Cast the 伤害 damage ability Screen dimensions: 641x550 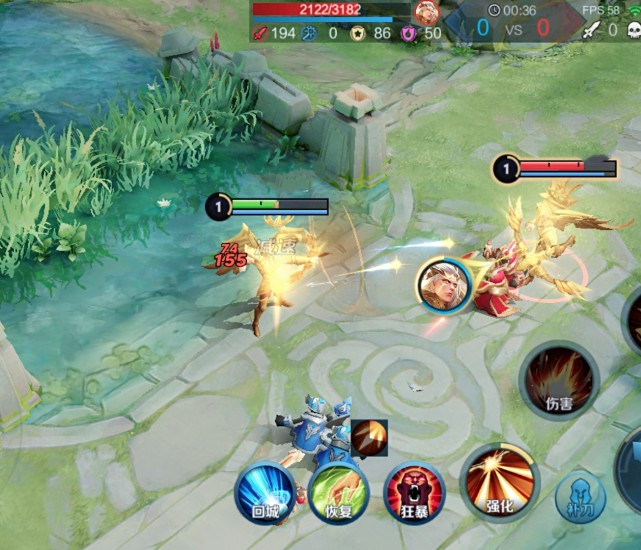(559, 381)
